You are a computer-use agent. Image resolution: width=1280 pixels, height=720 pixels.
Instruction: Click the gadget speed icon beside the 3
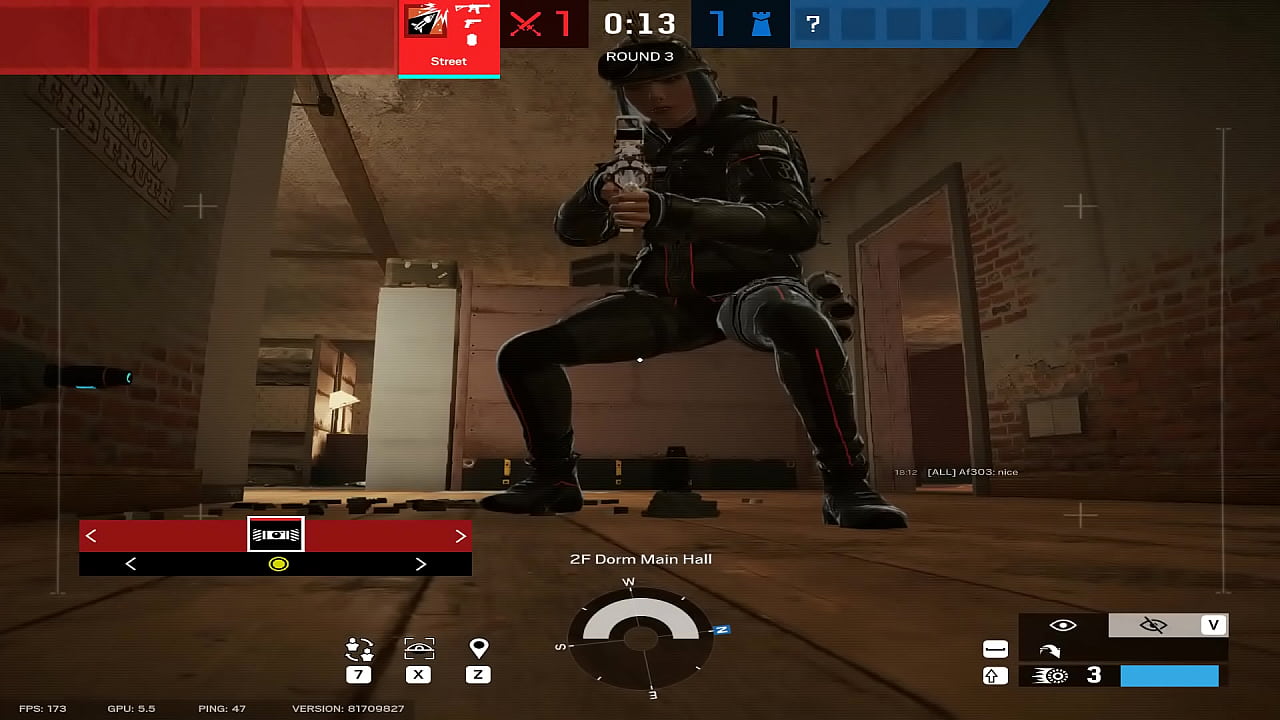tap(1050, 675)
